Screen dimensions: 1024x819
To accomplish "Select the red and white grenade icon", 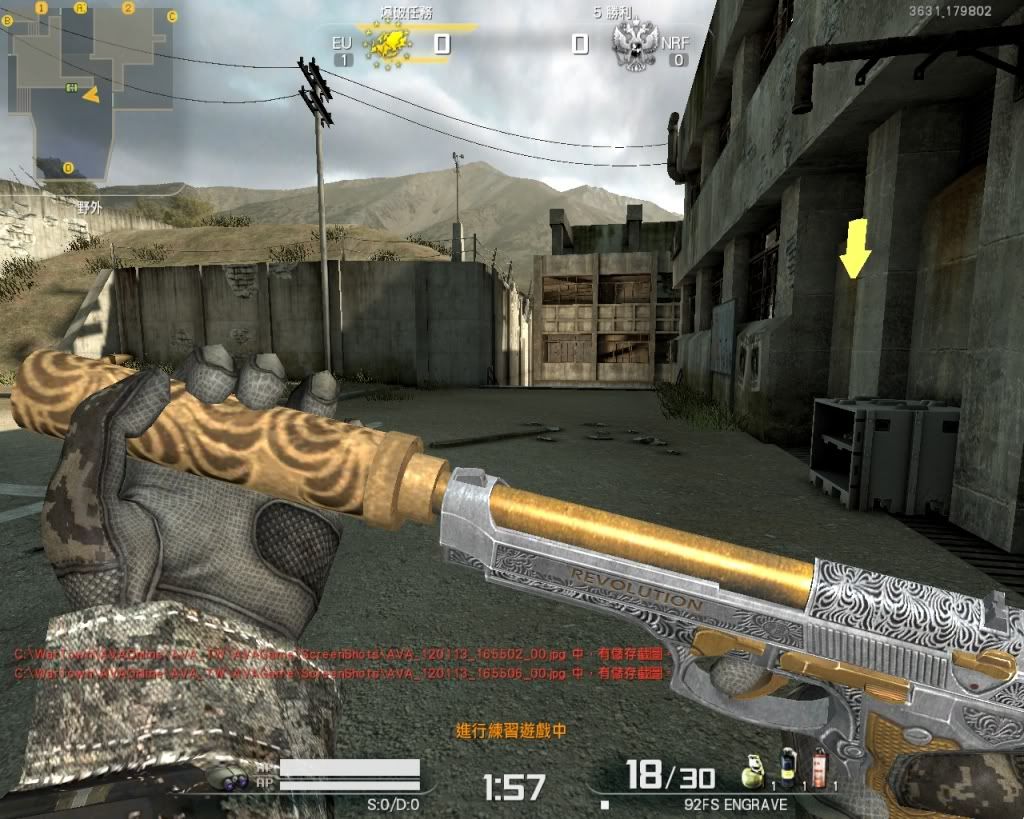I will (818, 771).
